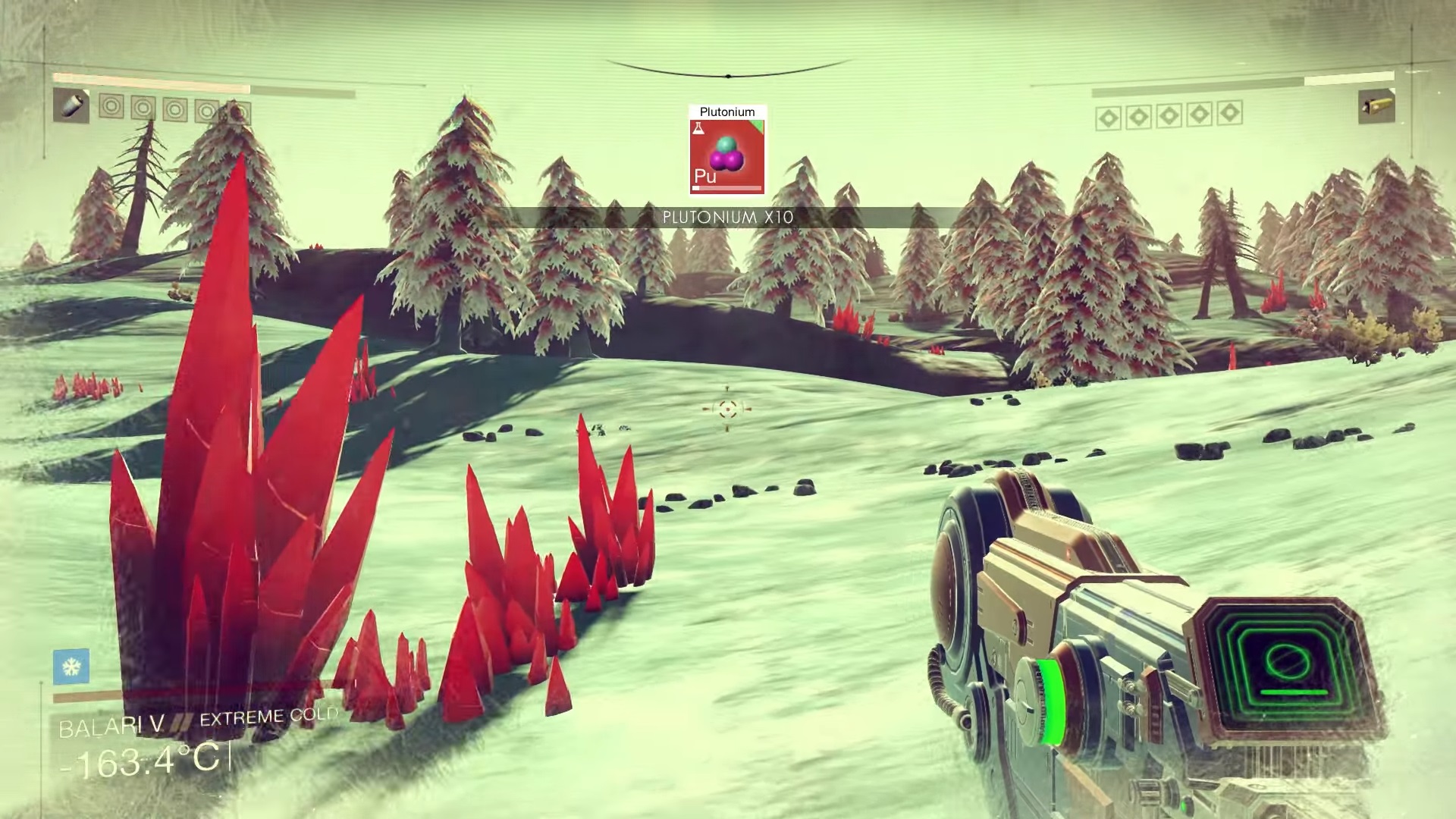Expand the PLUTONIUM X10 pickup banner
This screenshot has width=1456, height=819.
tap(726, 216)
